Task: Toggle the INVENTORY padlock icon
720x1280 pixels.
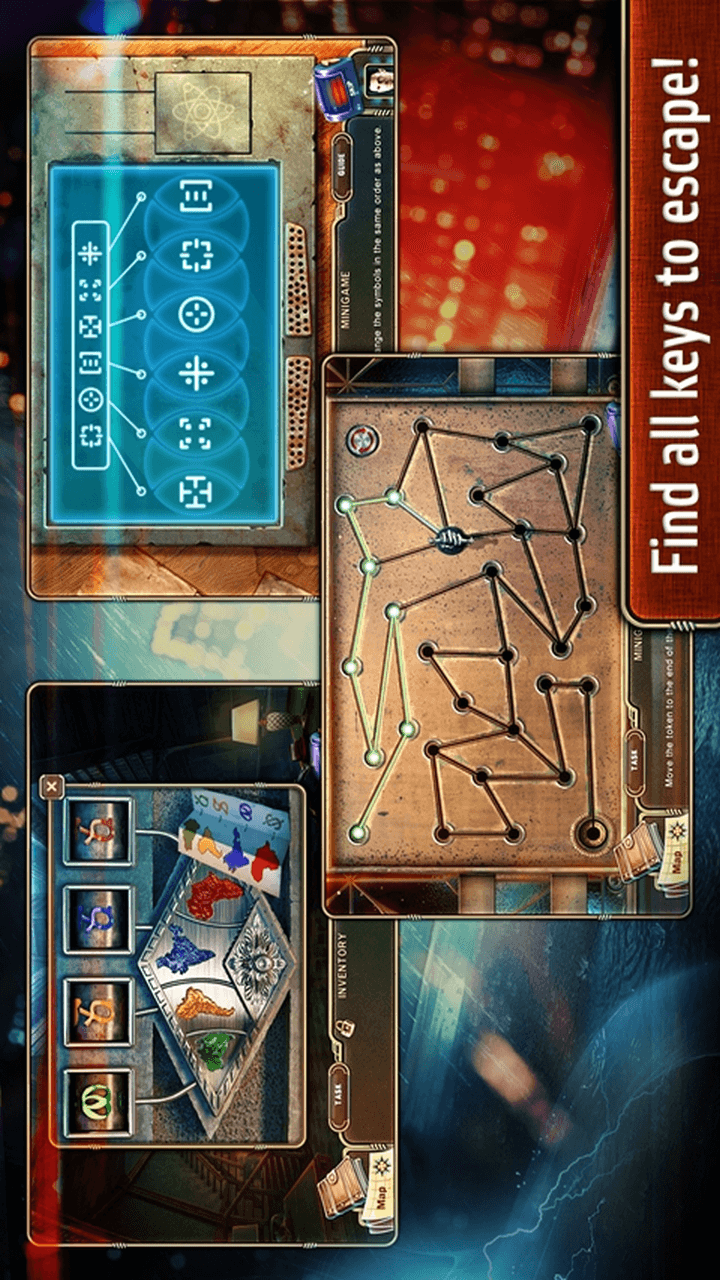Action: point(343,1027)
